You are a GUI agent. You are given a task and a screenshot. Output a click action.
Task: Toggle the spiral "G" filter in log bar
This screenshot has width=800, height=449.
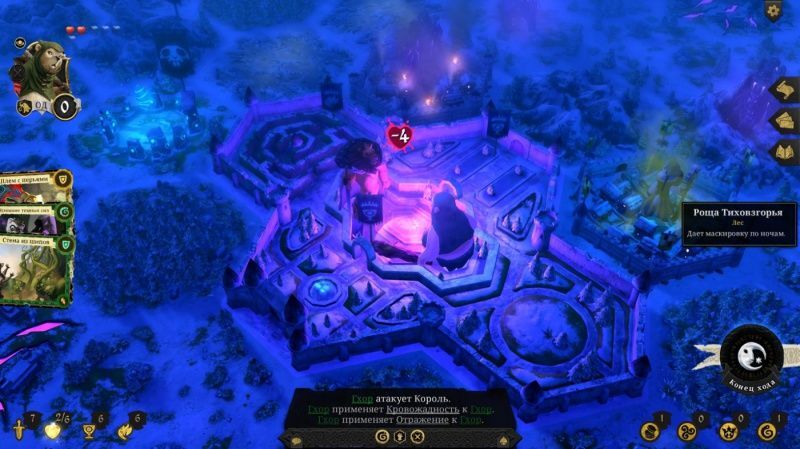pos(382,436)
